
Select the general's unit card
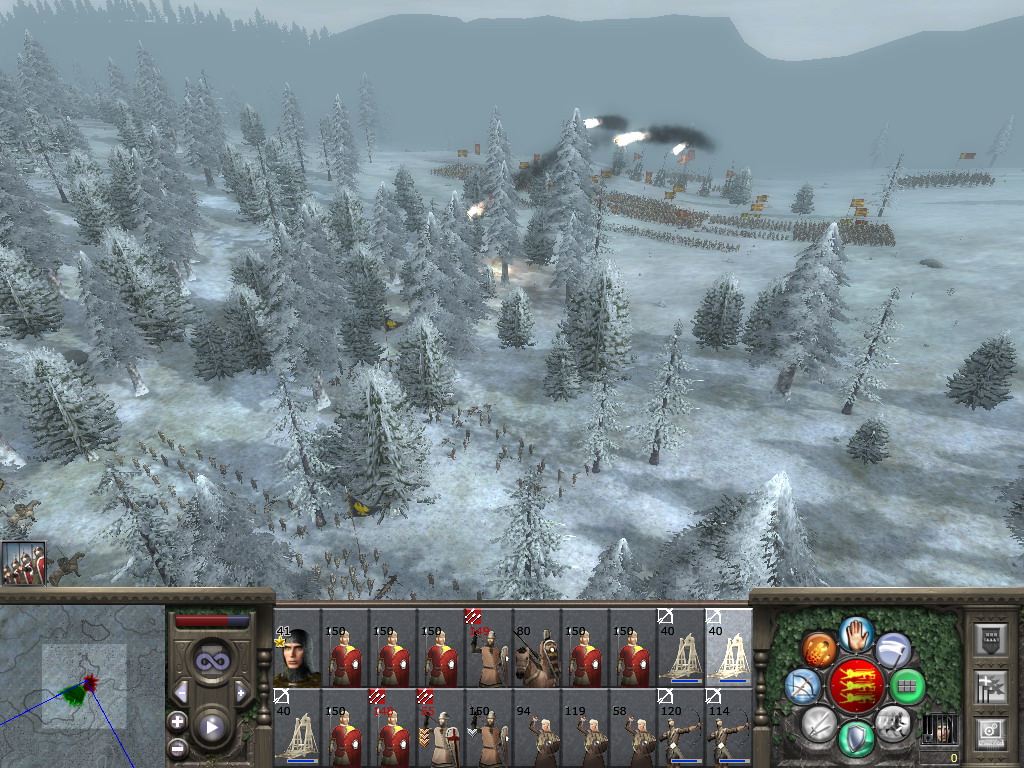point(296,648)
